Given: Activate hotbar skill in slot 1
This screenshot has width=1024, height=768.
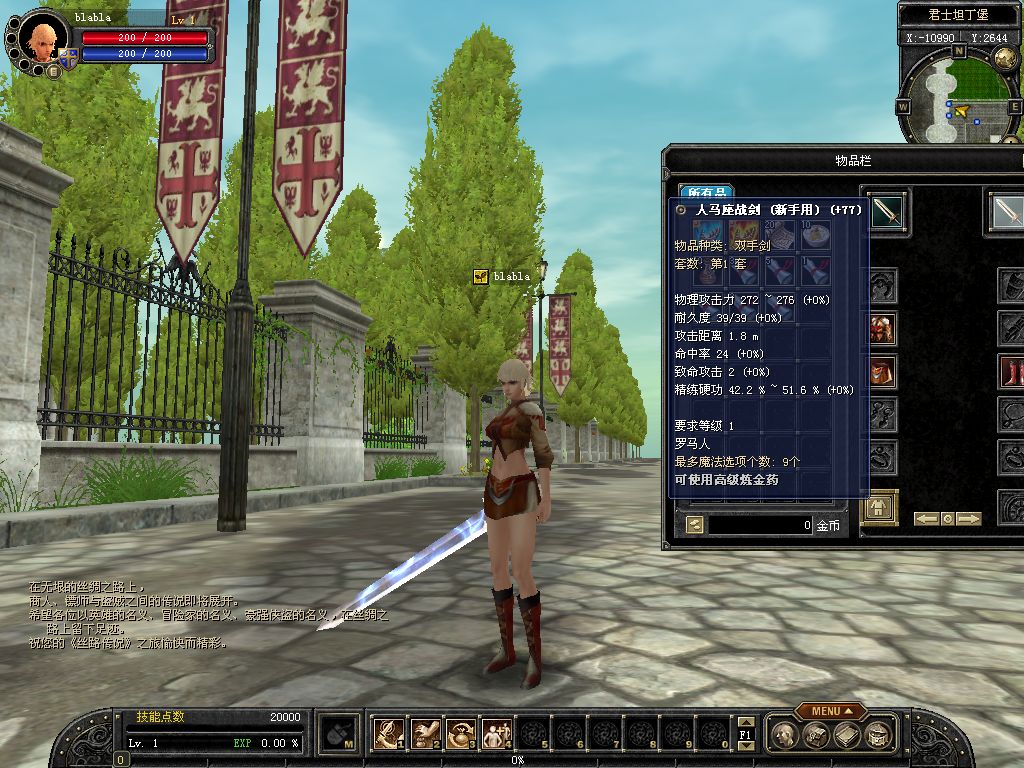Looking at the screenshot, I should pos(388,734).
